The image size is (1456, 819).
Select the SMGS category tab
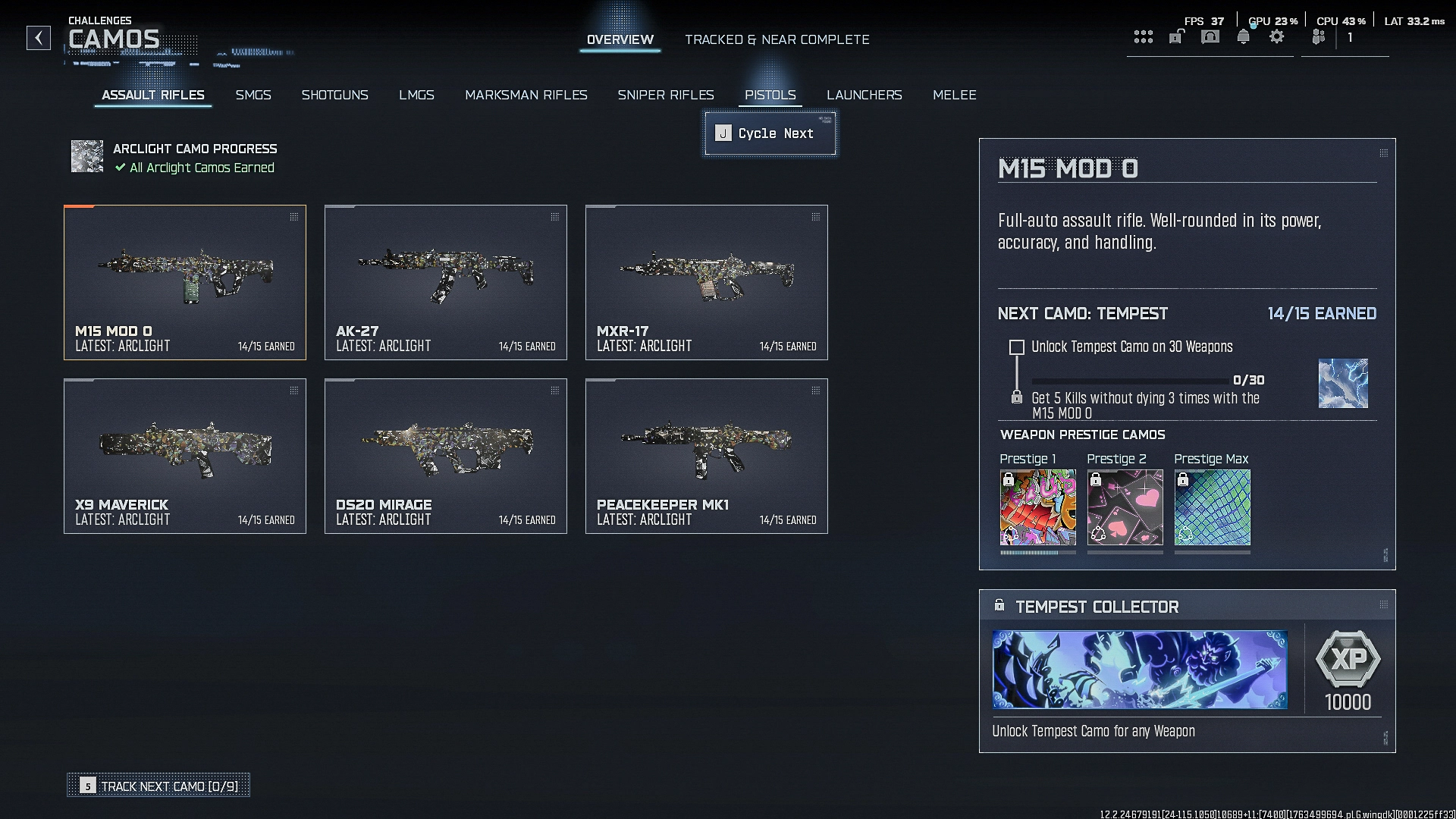tap(253, 95)
